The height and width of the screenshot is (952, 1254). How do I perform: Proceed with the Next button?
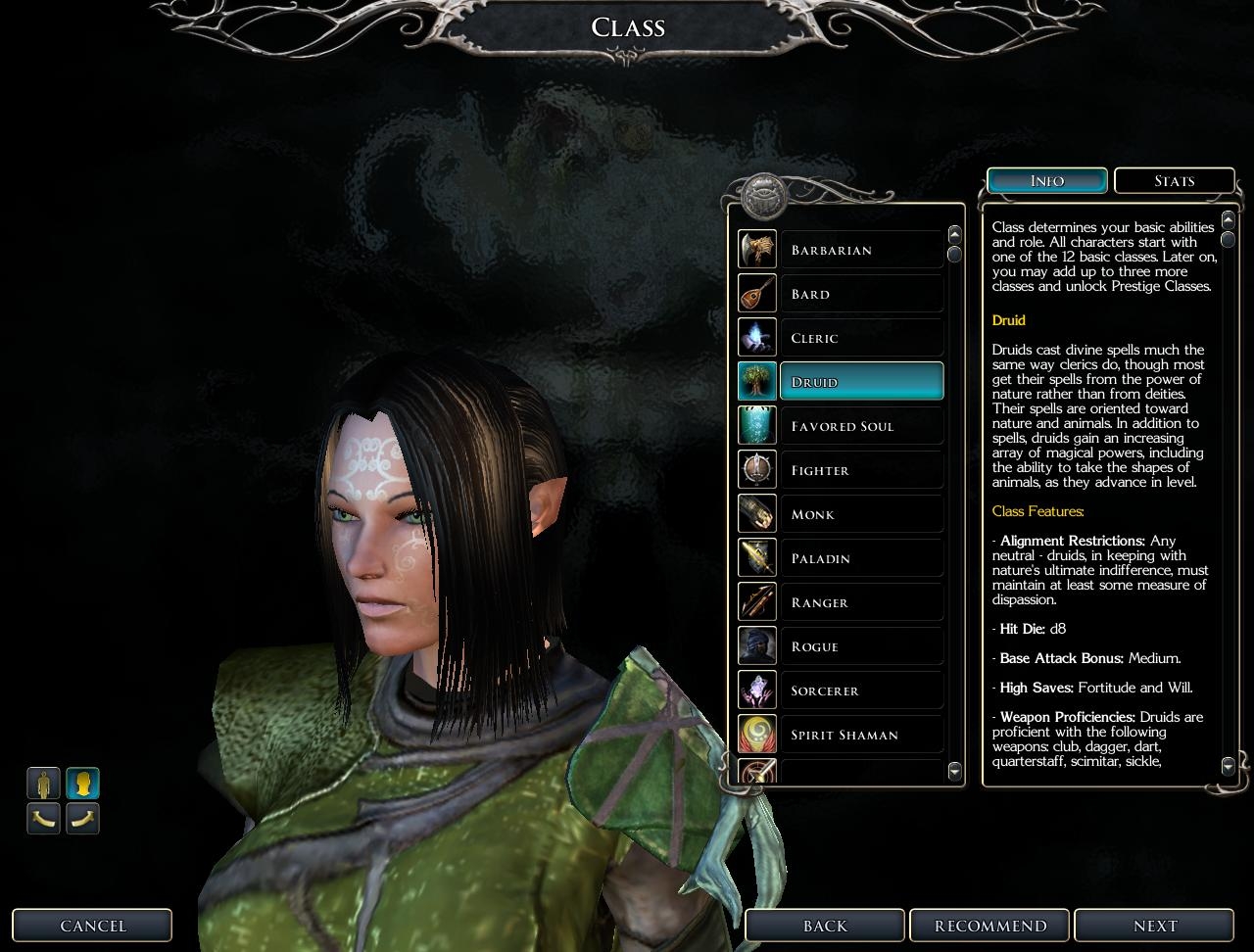pos(1155,926)
